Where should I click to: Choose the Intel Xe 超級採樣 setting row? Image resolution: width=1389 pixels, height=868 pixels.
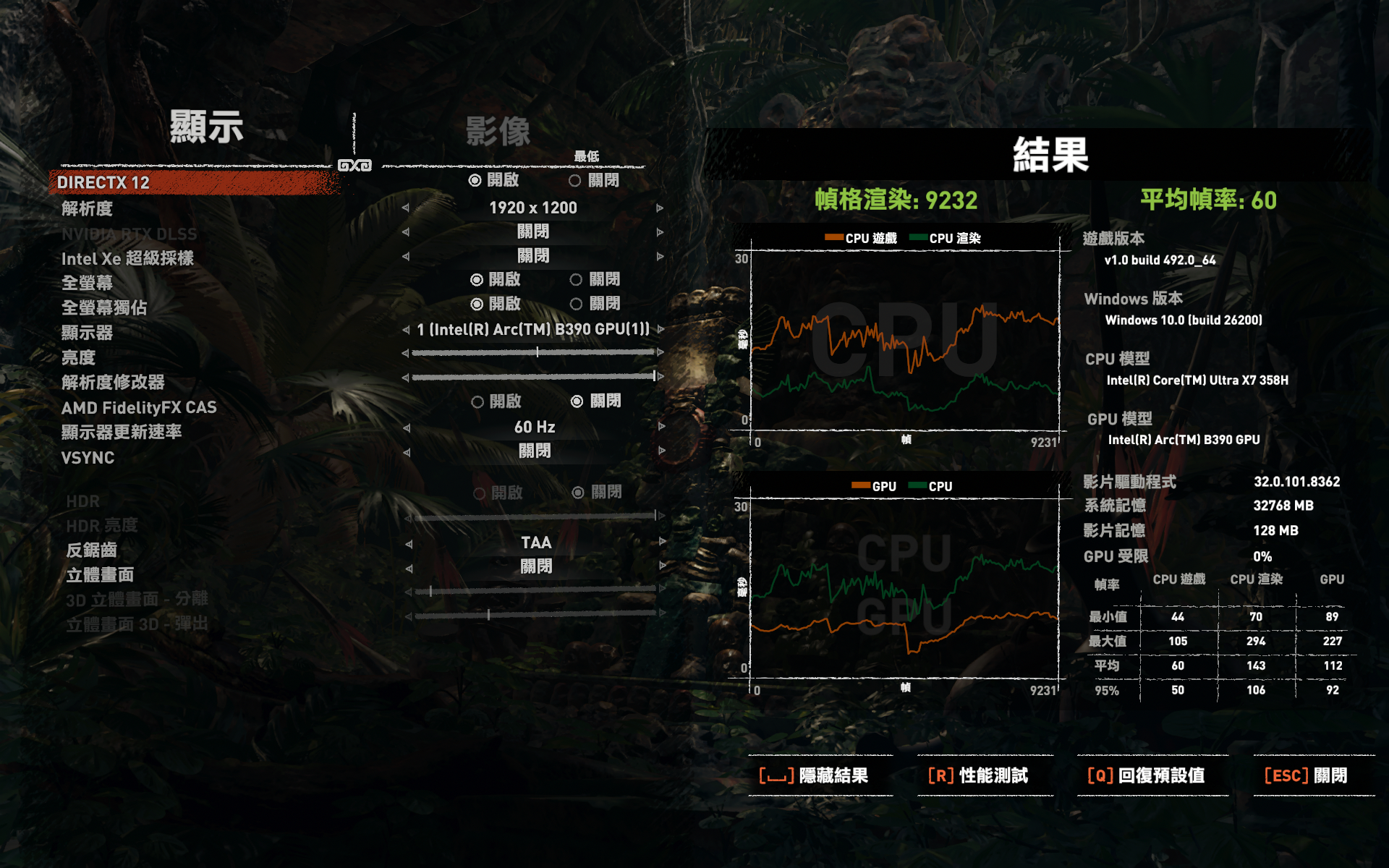click(x=127, y=259)
